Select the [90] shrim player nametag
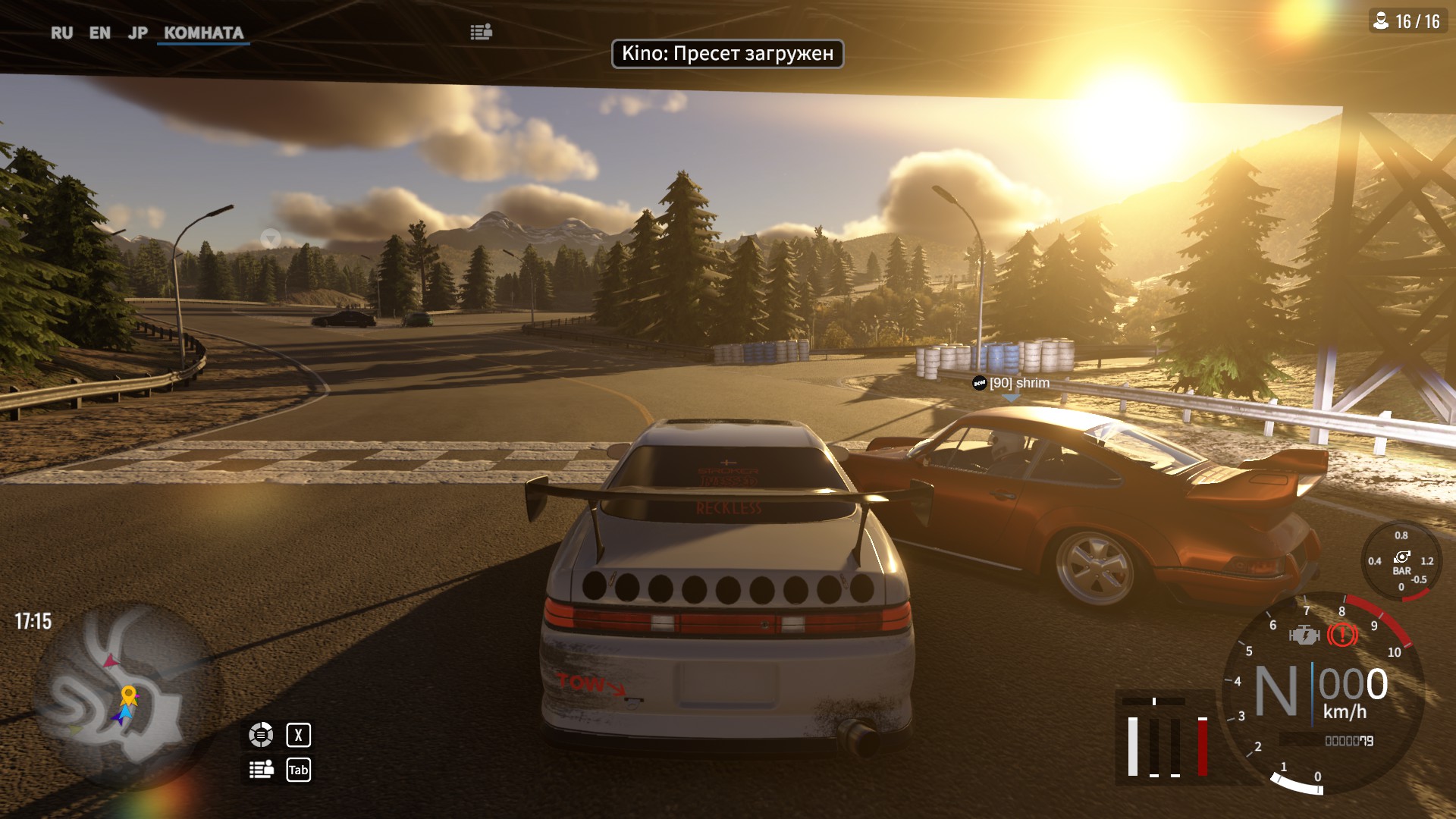The height and width of the screenshot is (819, 1456). coord(1012,383)
